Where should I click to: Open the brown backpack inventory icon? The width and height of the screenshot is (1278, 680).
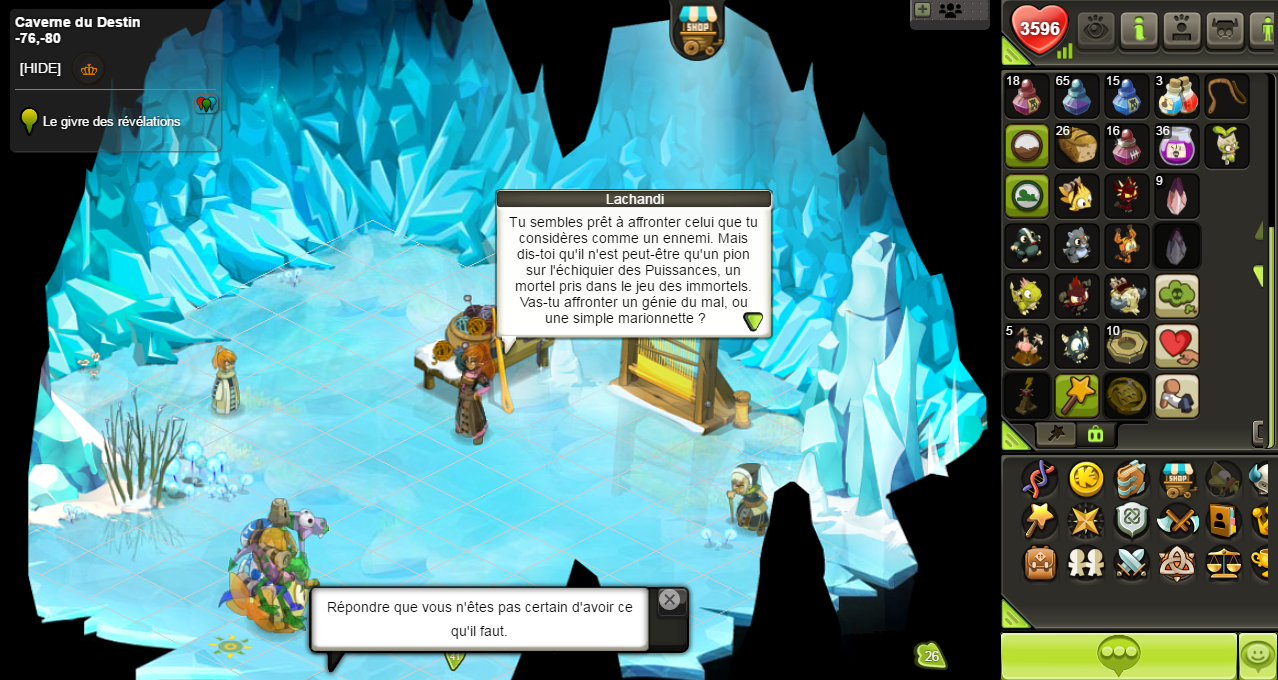pyautogui.click(x=1040, y=563)
